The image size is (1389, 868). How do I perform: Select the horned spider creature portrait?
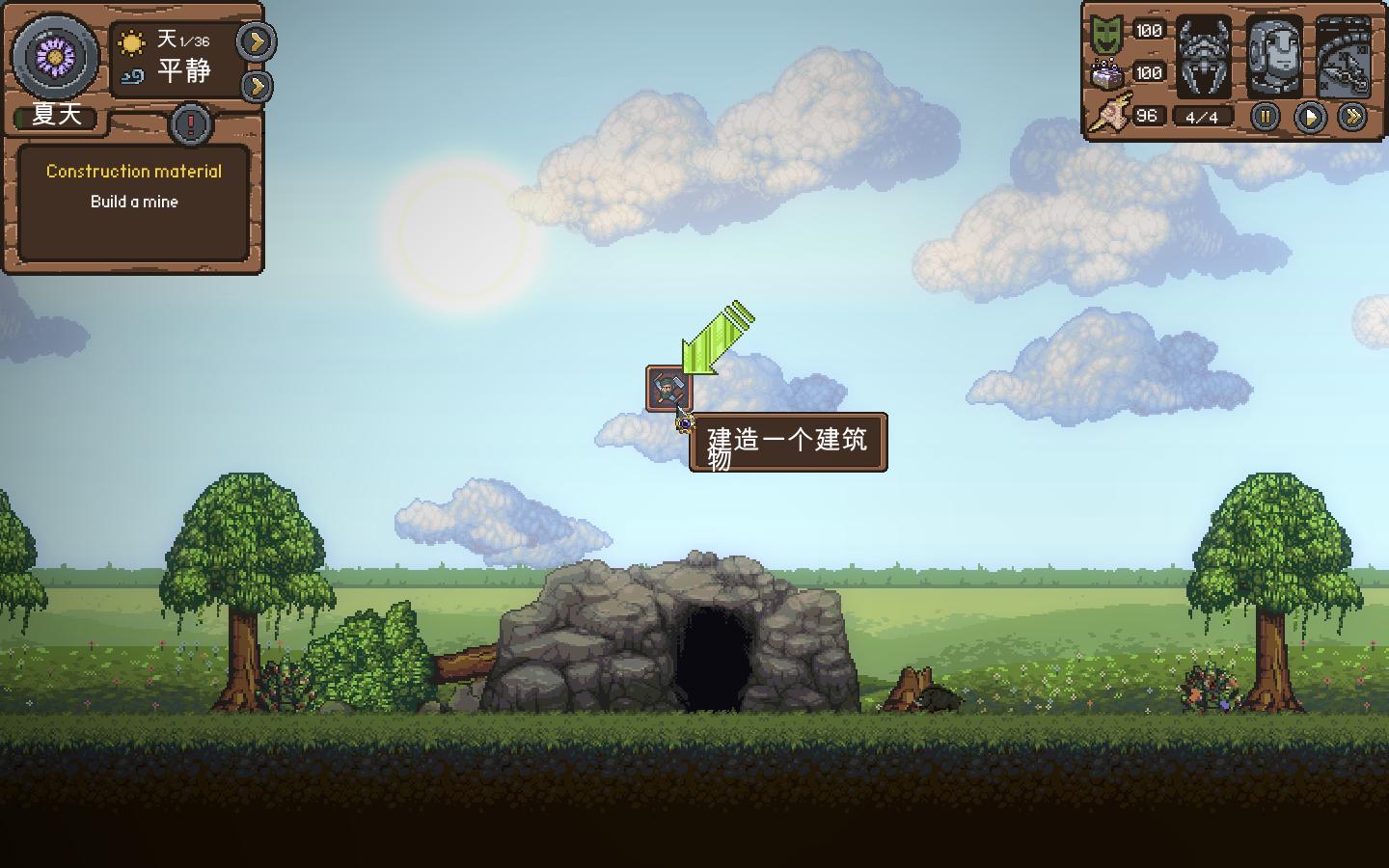point(1204,57)
